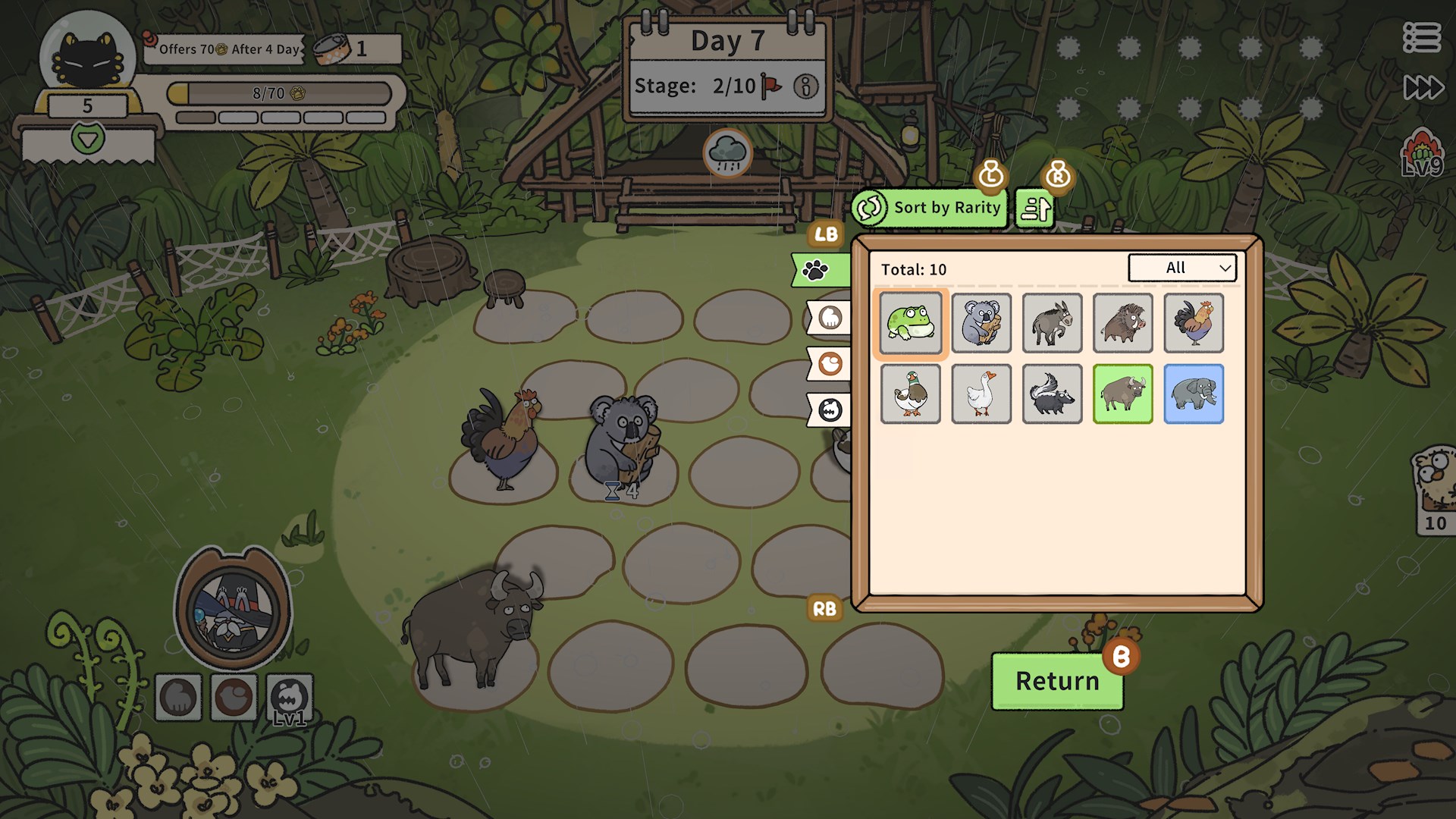Select the white goose tile
Screen dimensions: 1456x819
981,394
